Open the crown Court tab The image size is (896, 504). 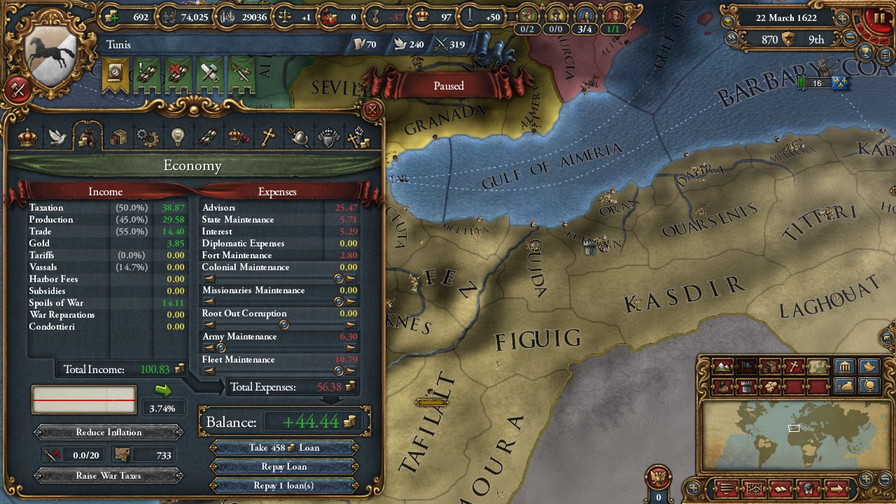[x=27, y=137]
